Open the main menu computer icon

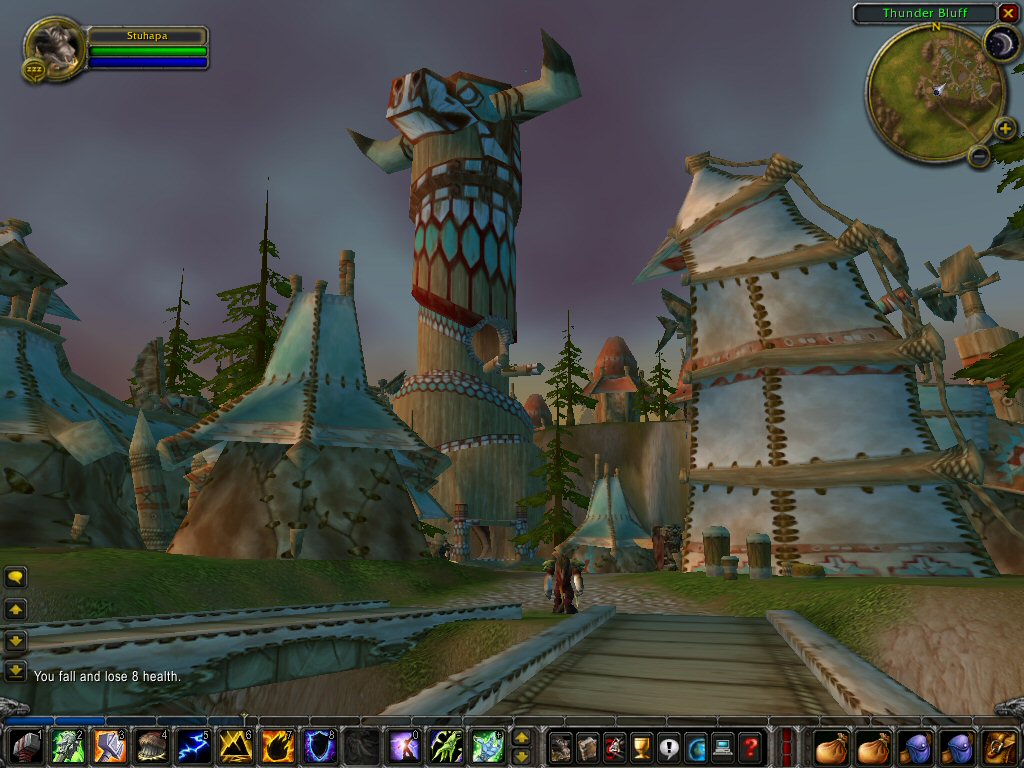pyautogui.click(x=723, y=747)
